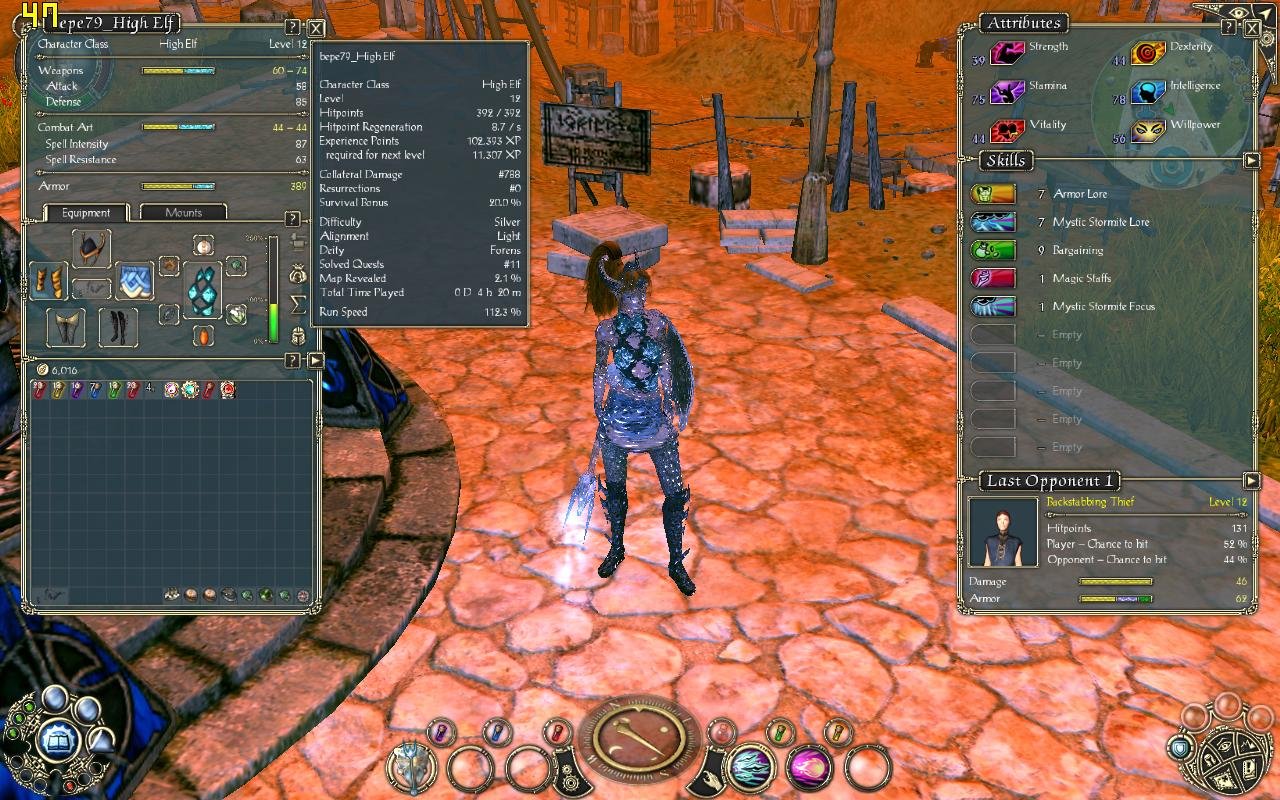The width and height of the screenshot is (1280, 800).
Task: Click the triangle expander in the bottom-left radial menu
Action: (x=103, y=741)
